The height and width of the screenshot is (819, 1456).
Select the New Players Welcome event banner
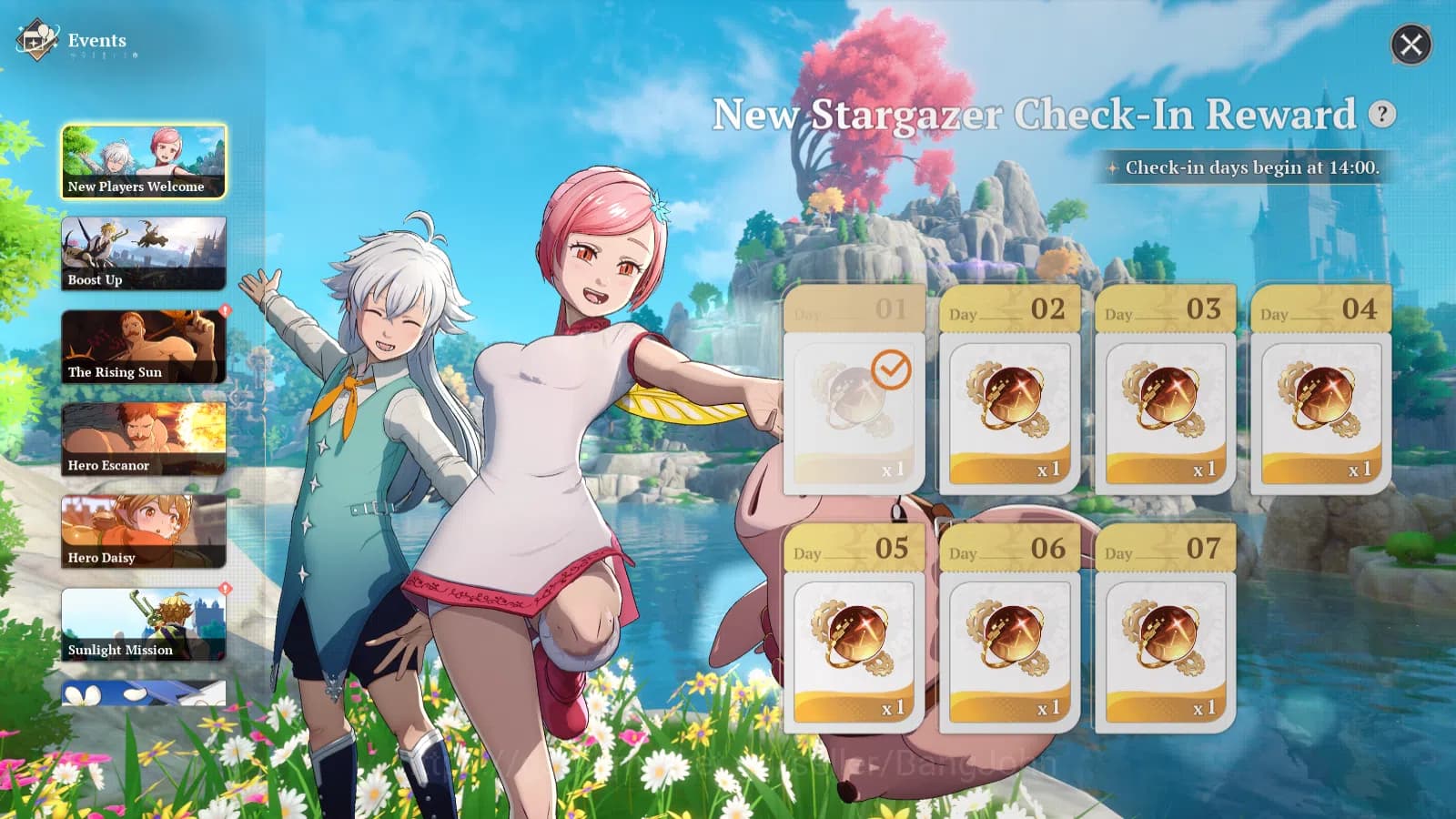click(x=143, y=160)
